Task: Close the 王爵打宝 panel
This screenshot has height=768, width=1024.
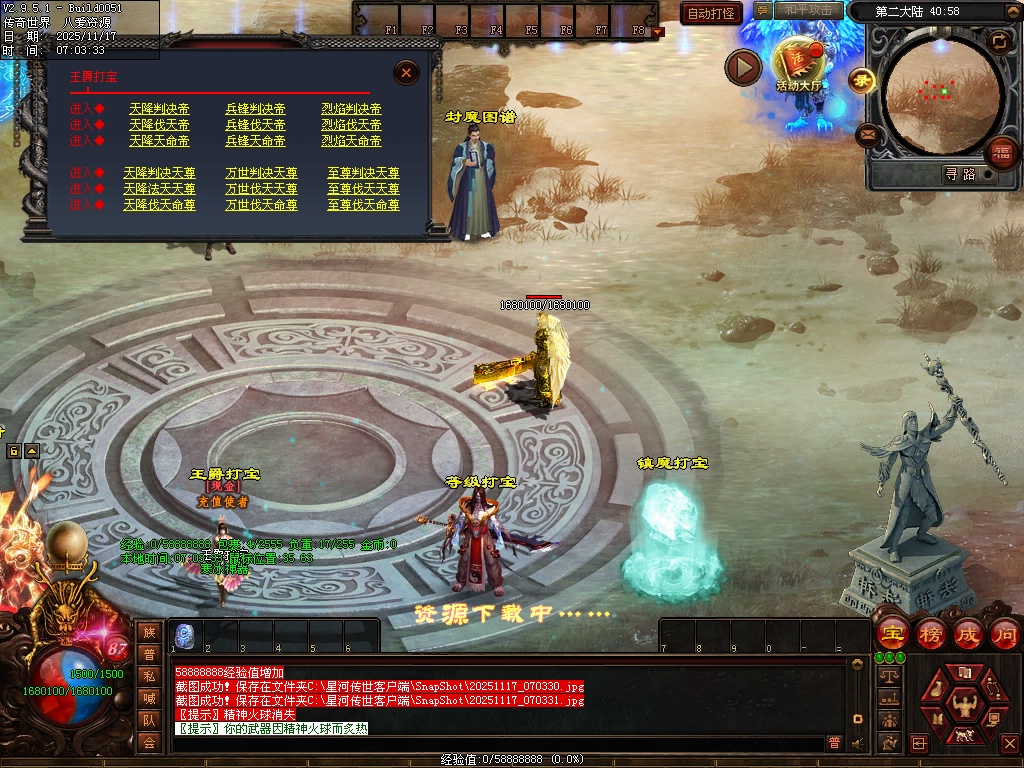Action: [406, 72]
